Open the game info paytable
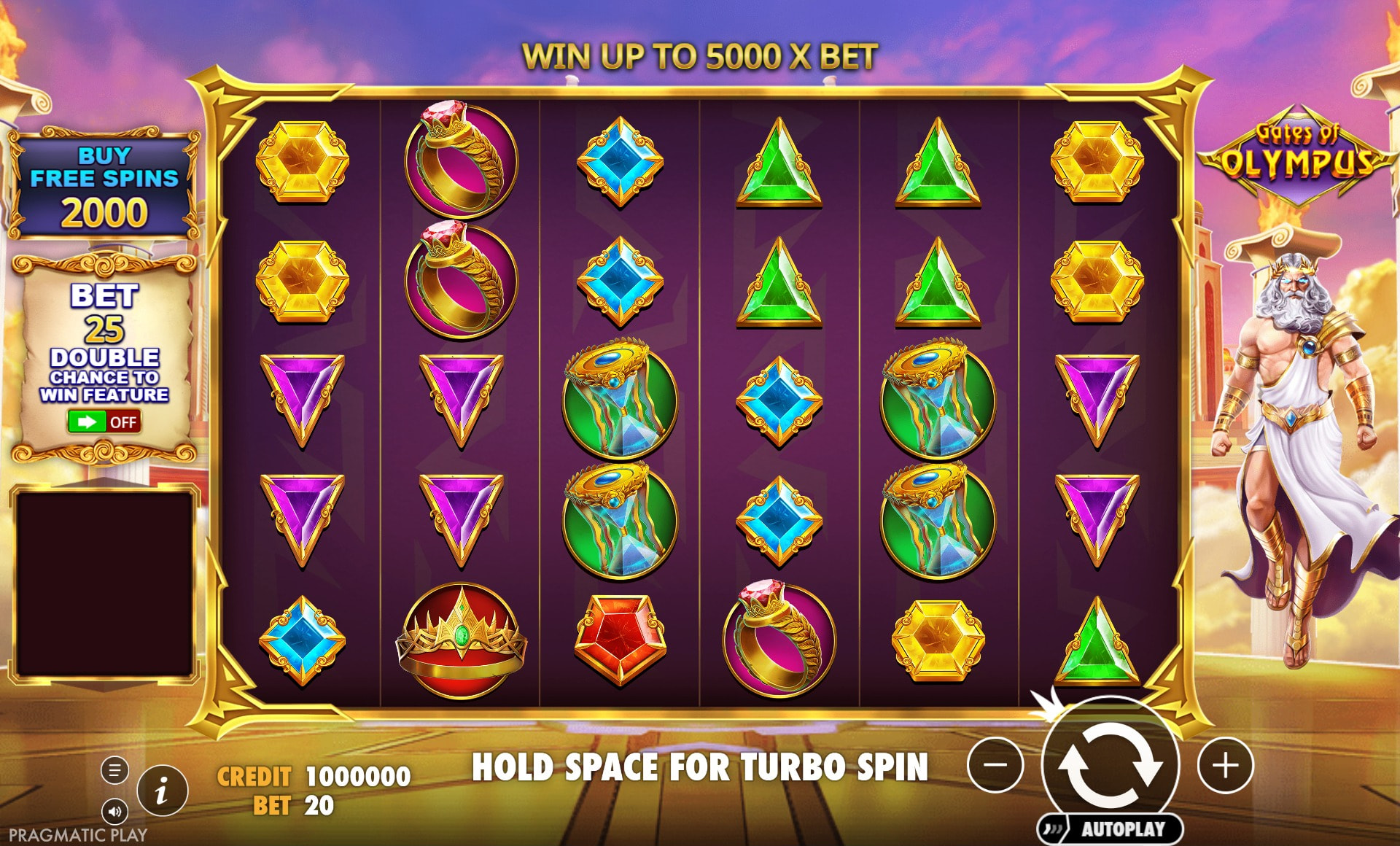 point(162,790)
